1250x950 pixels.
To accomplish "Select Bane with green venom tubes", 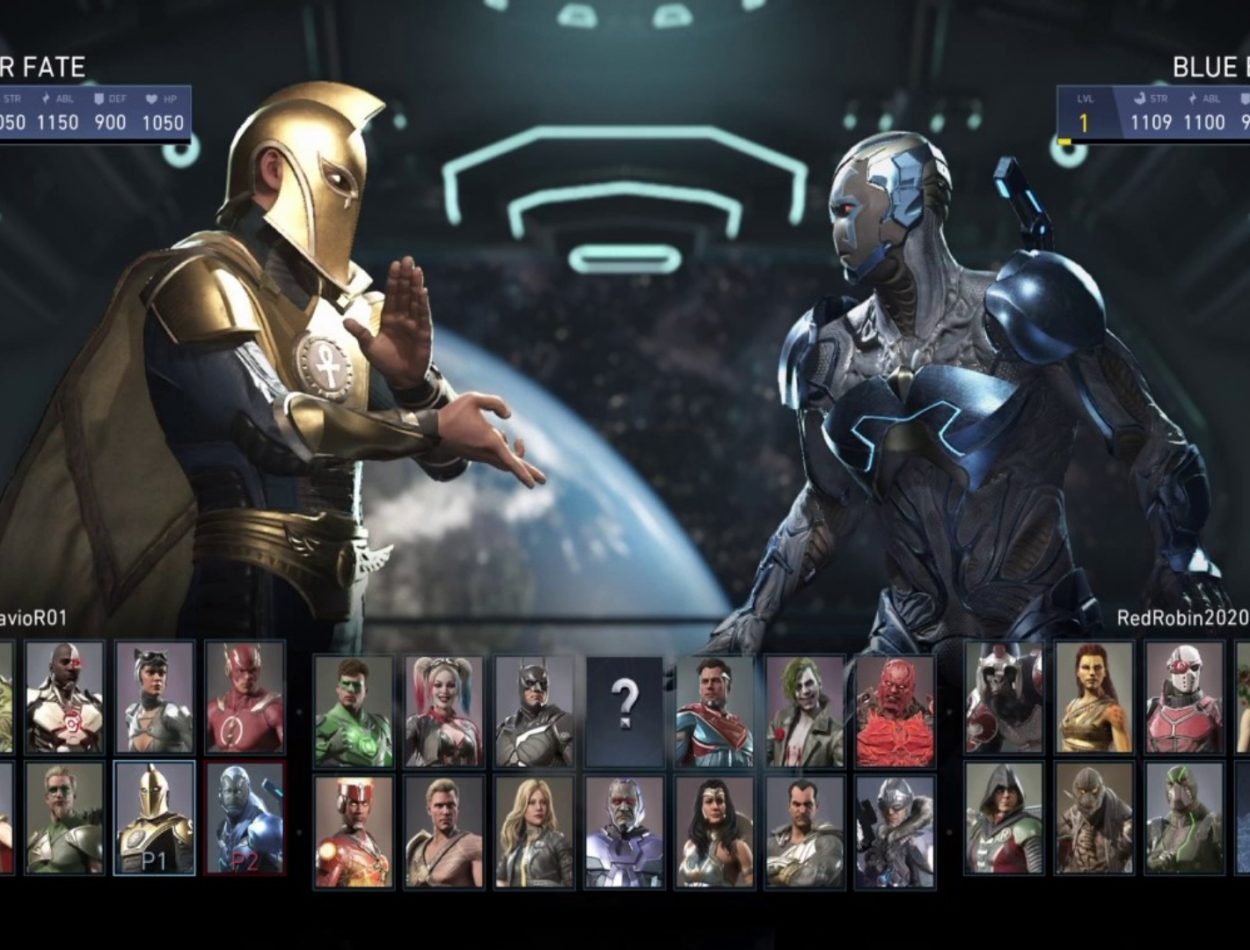I will 1184,817.
